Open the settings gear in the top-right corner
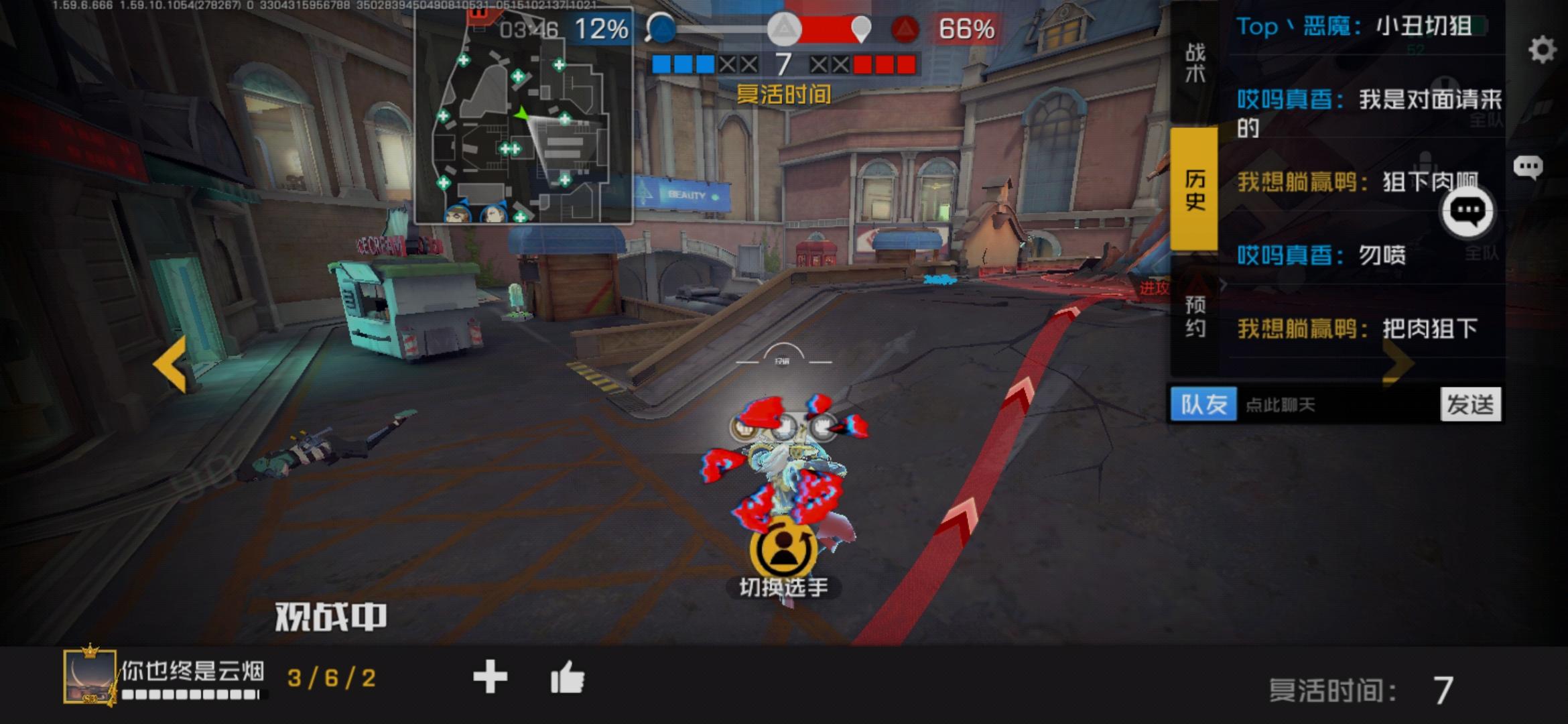Image resolution: width=1568 pixels, height=724 pixels. pyautogui.click(x=1541, y=49)
